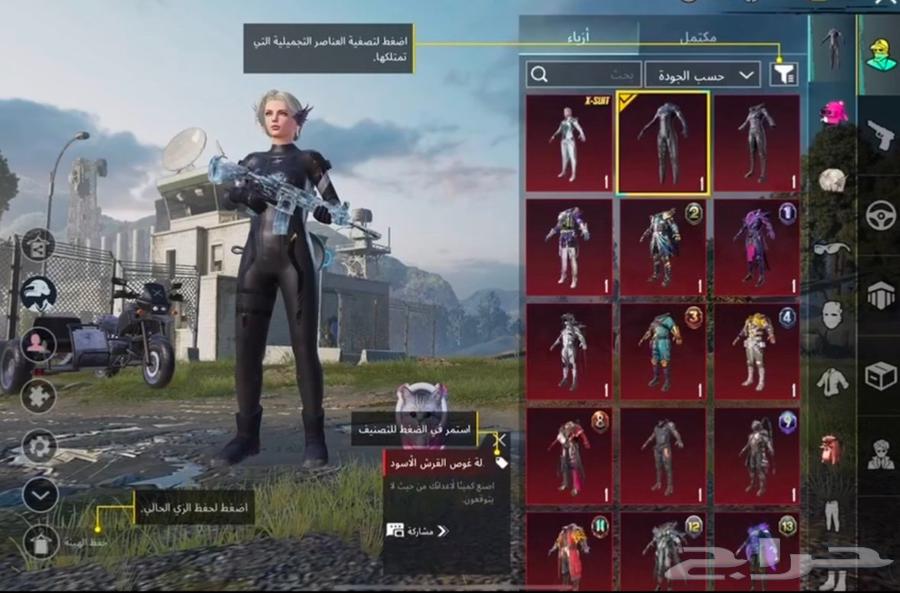Image resolution: width=900 pixels, height=593 pixels.
Task: Show the glasses items subcategory
Action: pos(832,247)
